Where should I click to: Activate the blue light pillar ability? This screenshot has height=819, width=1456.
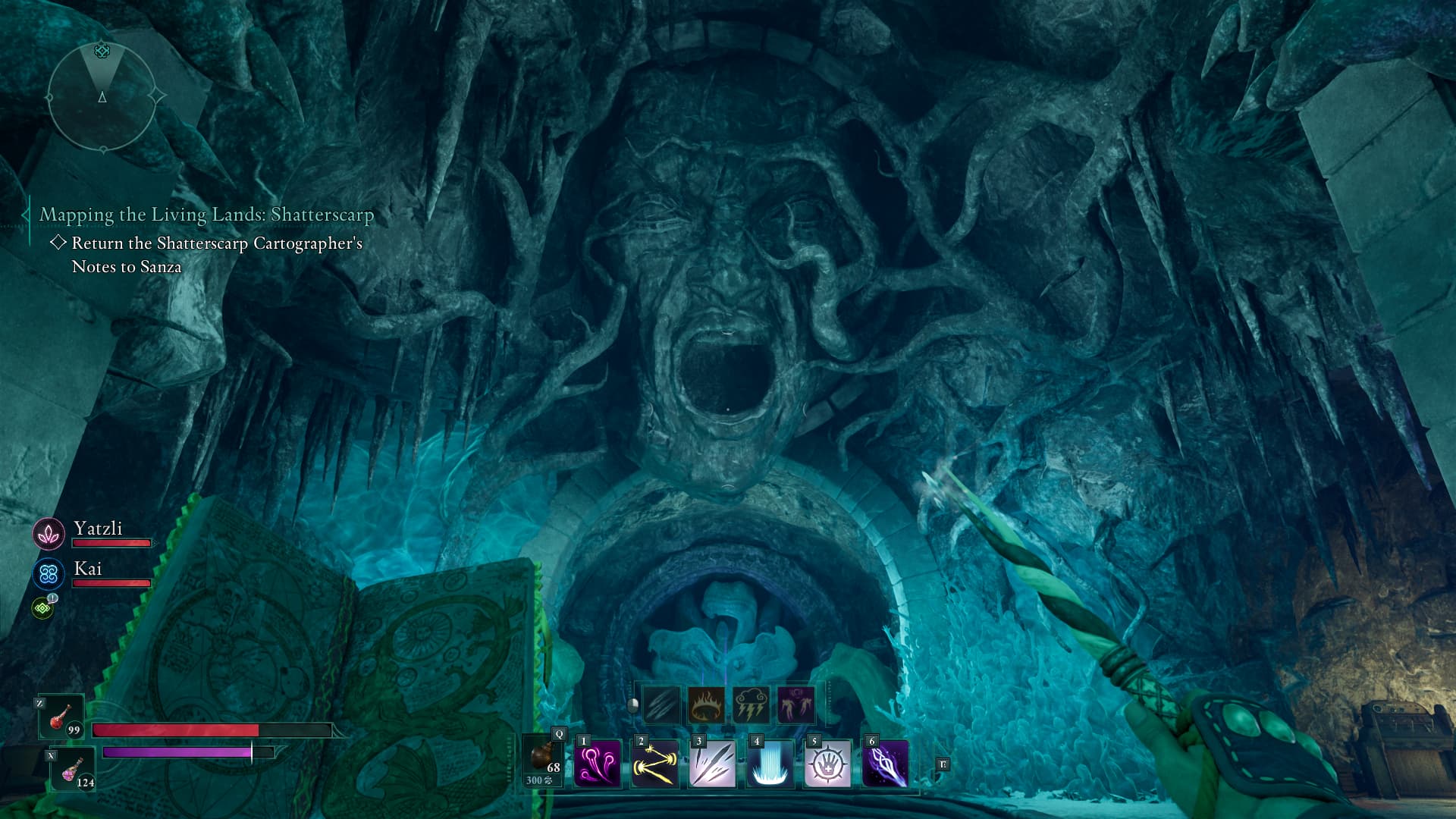[770, 764]
